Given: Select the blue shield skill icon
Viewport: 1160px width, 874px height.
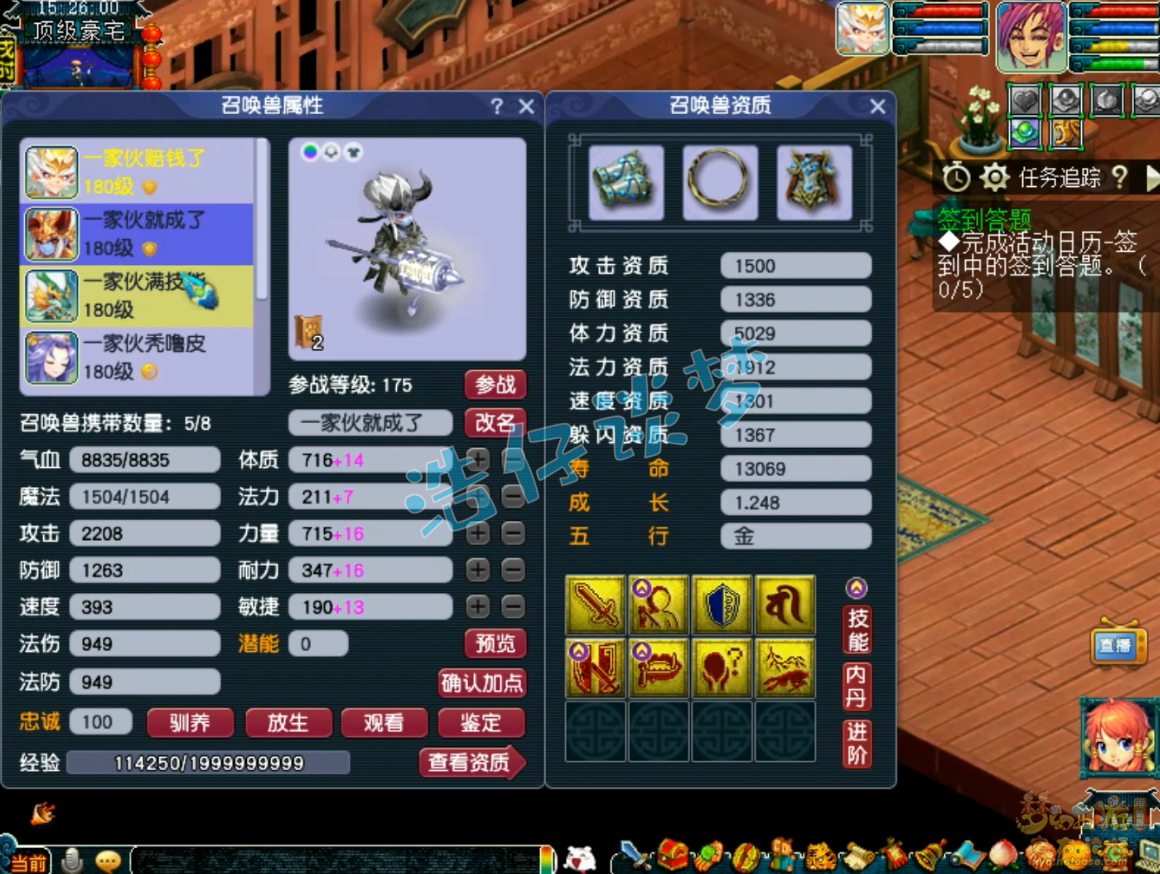Looking at the screenshot, I should pos(722,606).
